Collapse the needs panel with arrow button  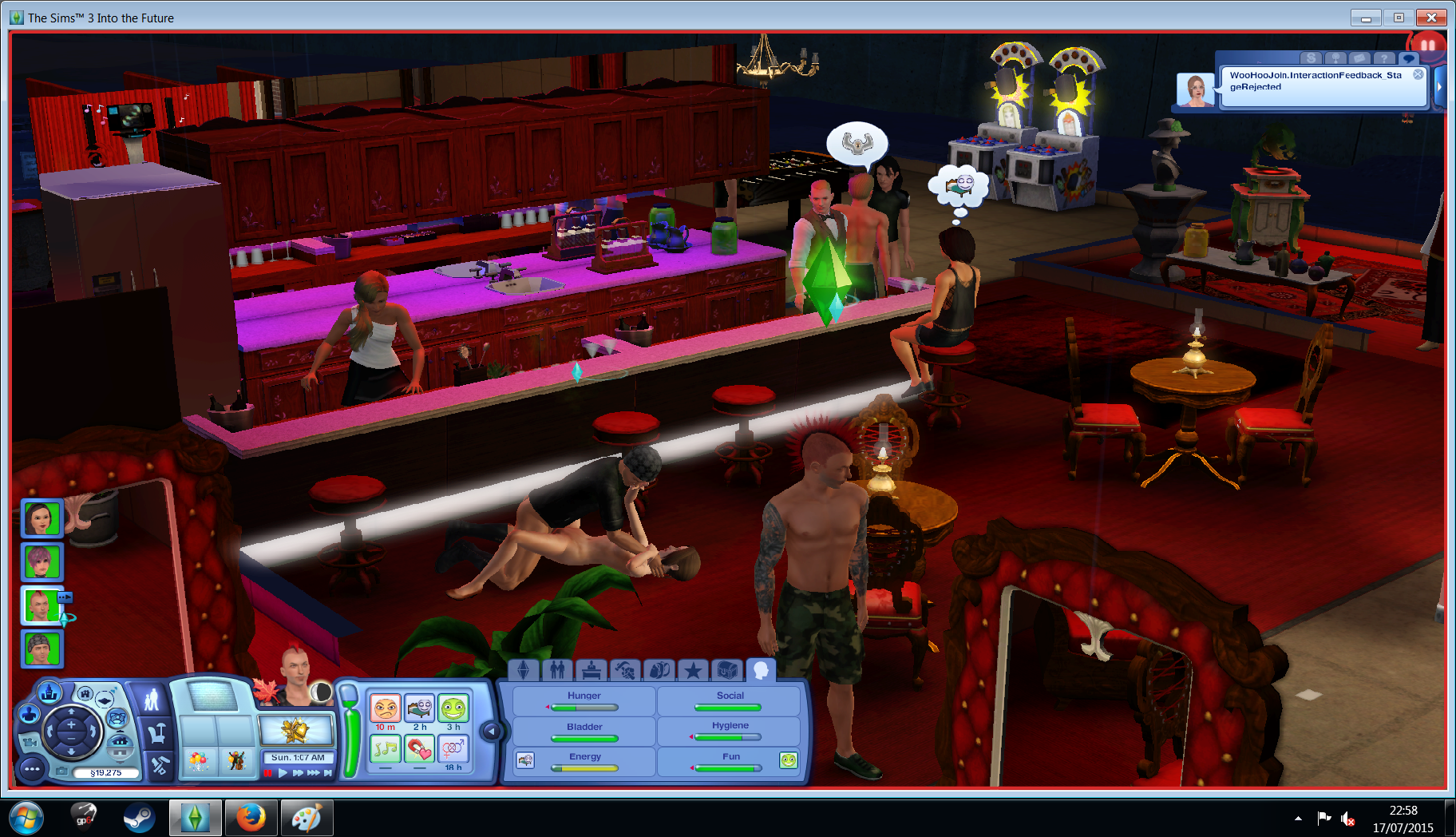click(492, 731)
